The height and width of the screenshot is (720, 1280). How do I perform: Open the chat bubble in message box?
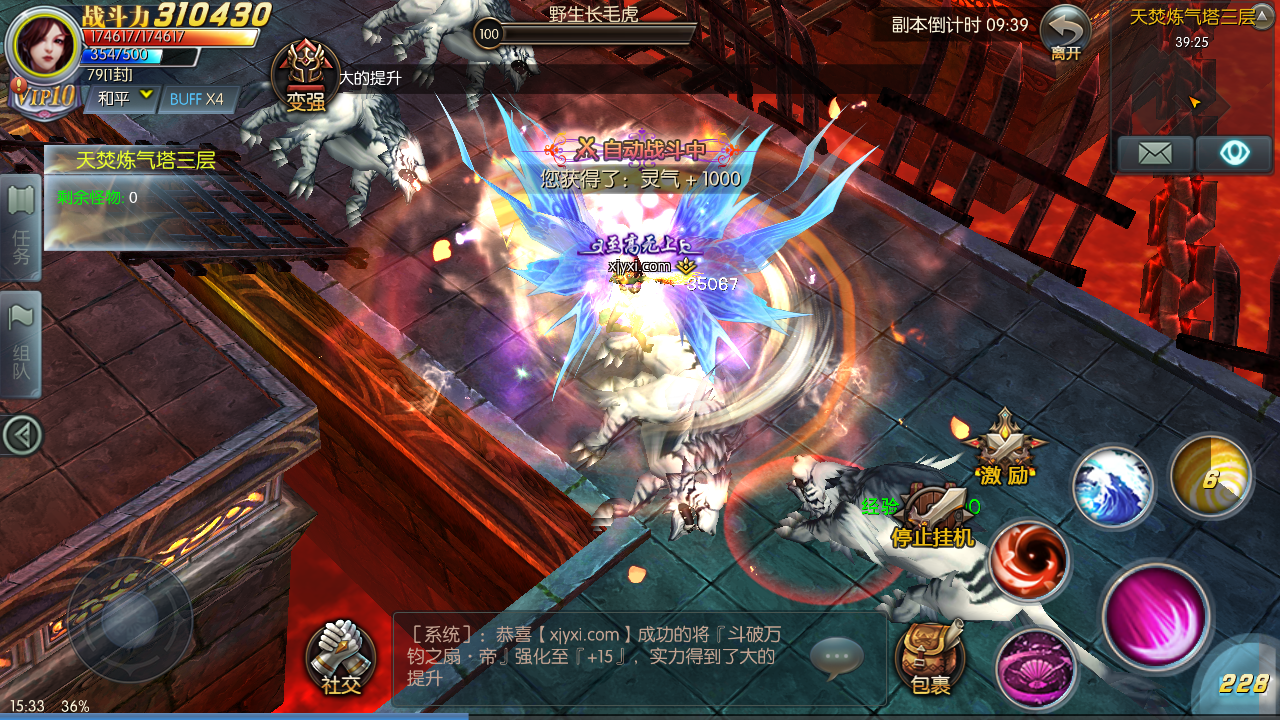[x=836, y=657]
